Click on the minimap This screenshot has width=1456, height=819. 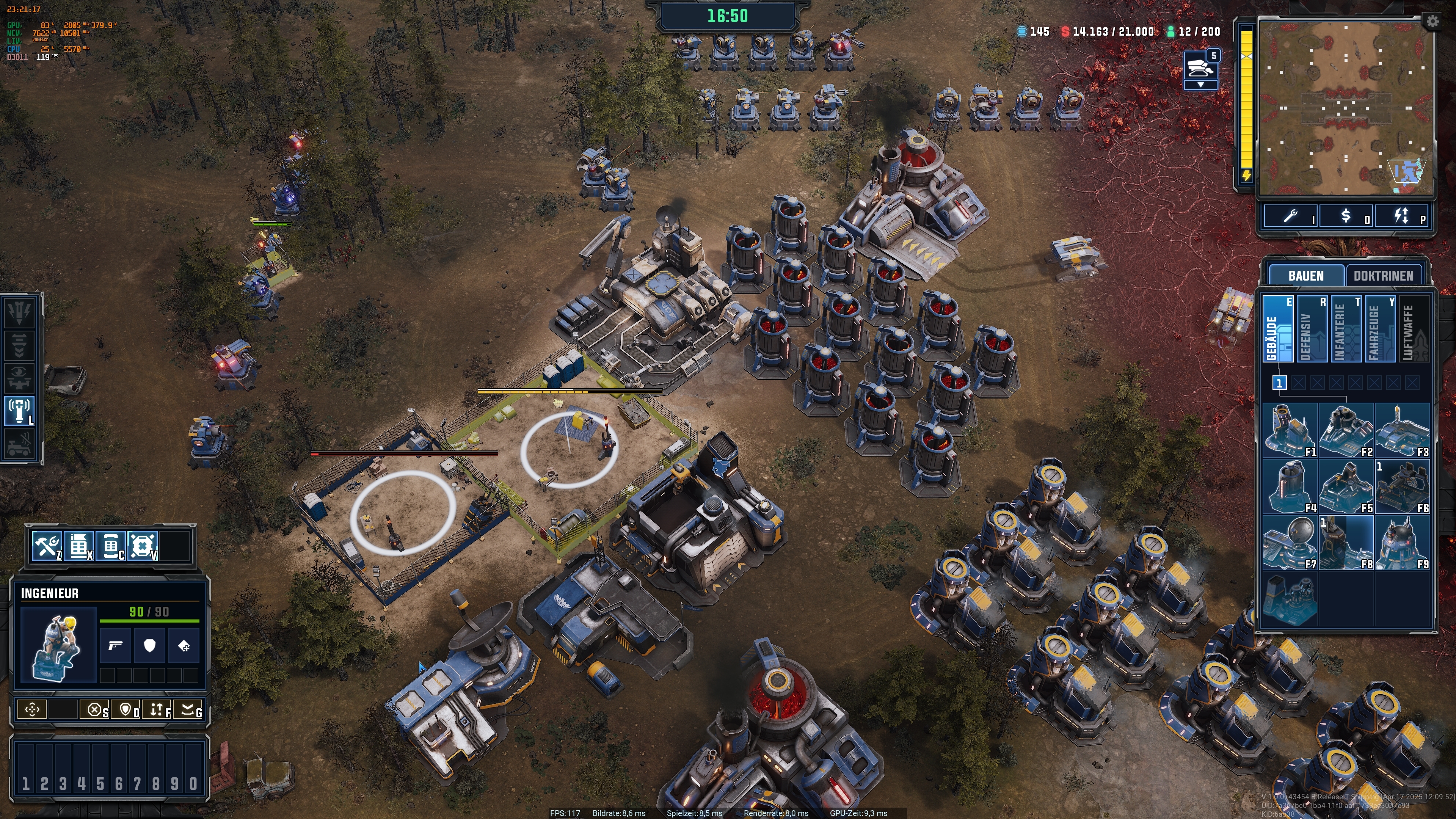pos(1345,107)
